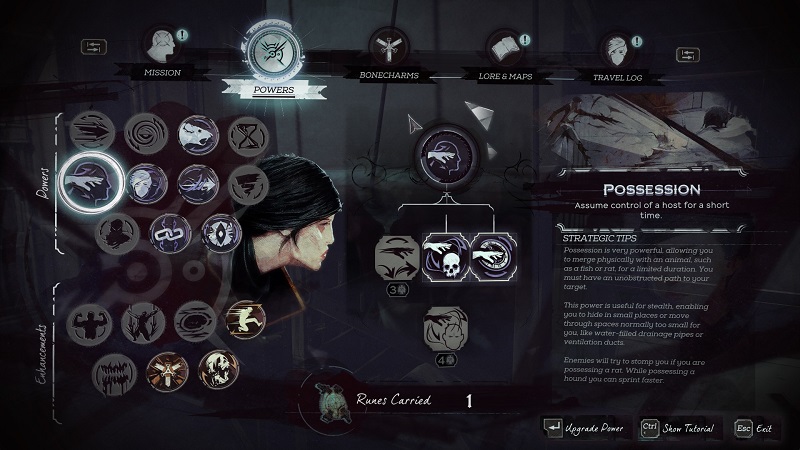The image size is (800, 450).
Task: Choose the rat head power icon
Action: 198,135
